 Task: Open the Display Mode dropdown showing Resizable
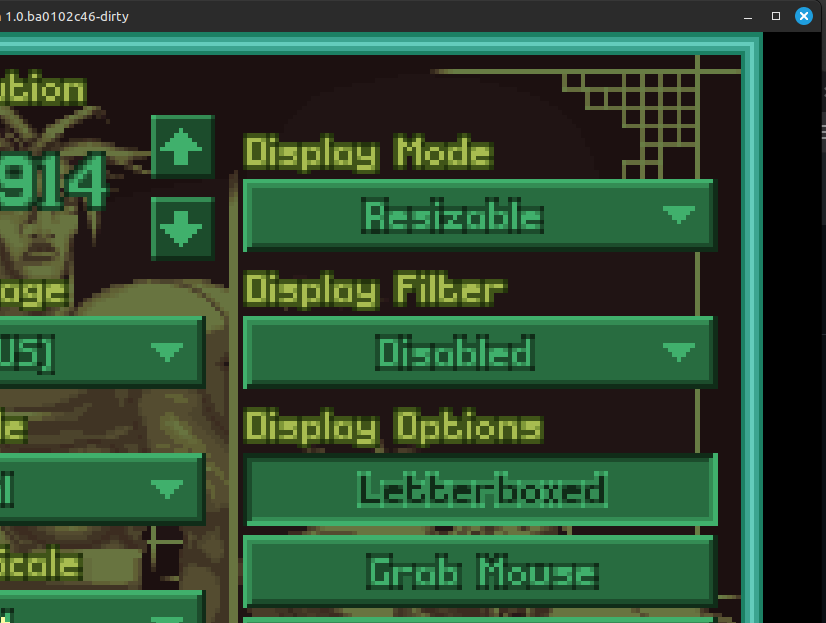point(479,215)
